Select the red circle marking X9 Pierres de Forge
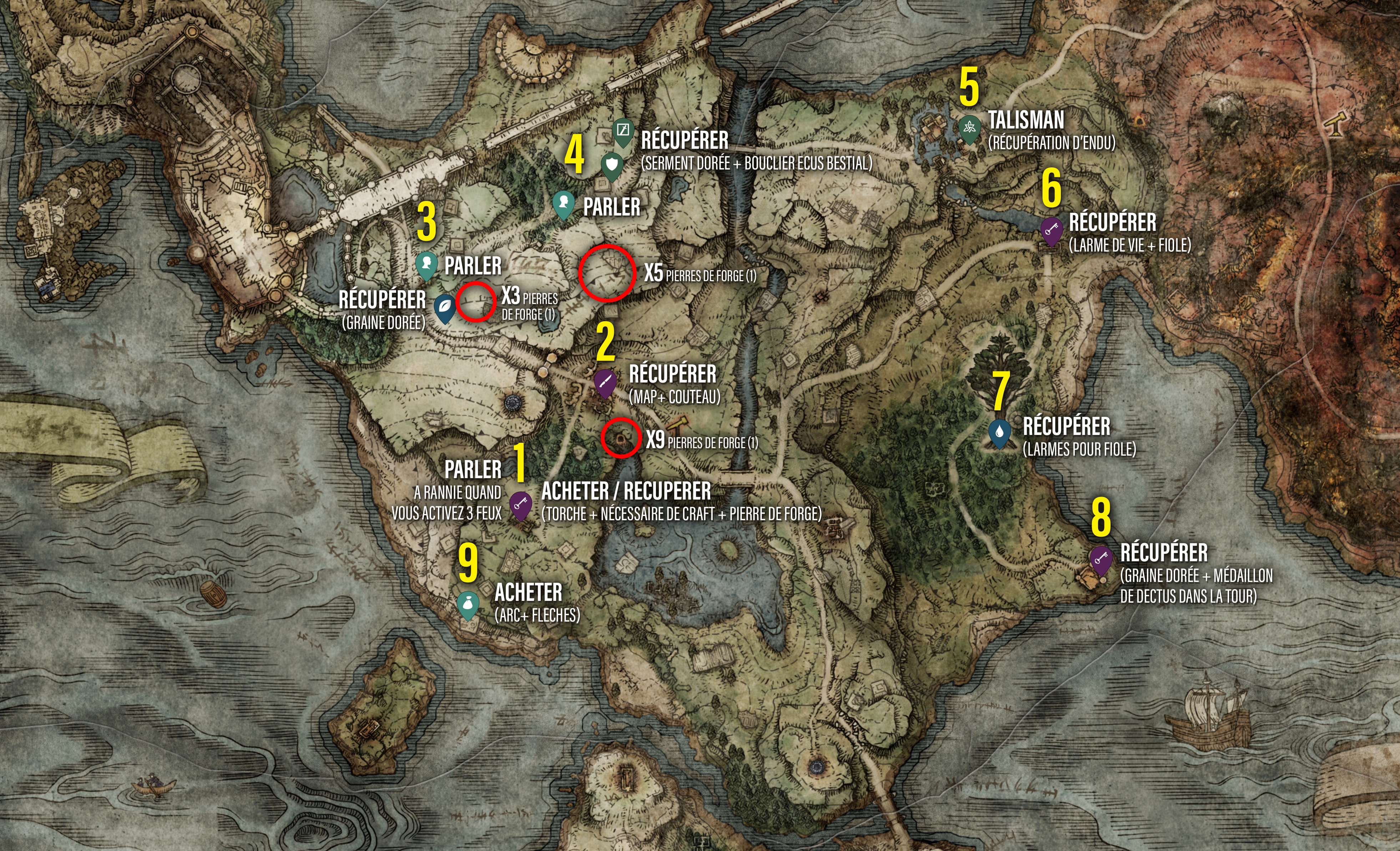The image size is (1400, 851). pyautogui.click(x=621, y=437)
